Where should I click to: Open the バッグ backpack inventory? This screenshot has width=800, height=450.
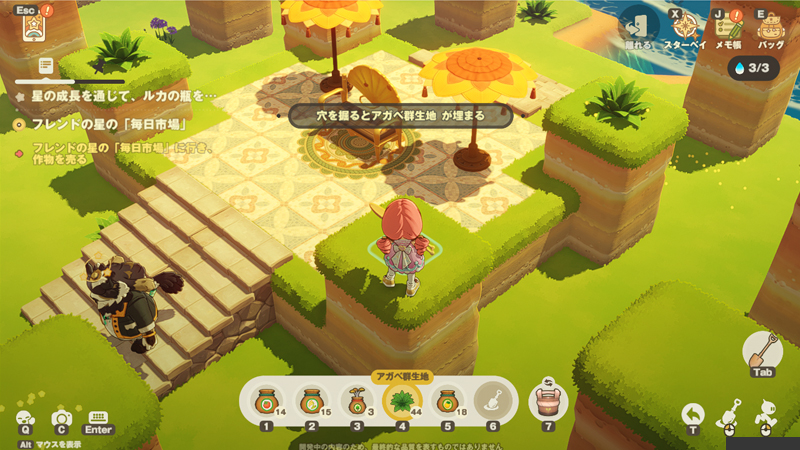(770, 27)
